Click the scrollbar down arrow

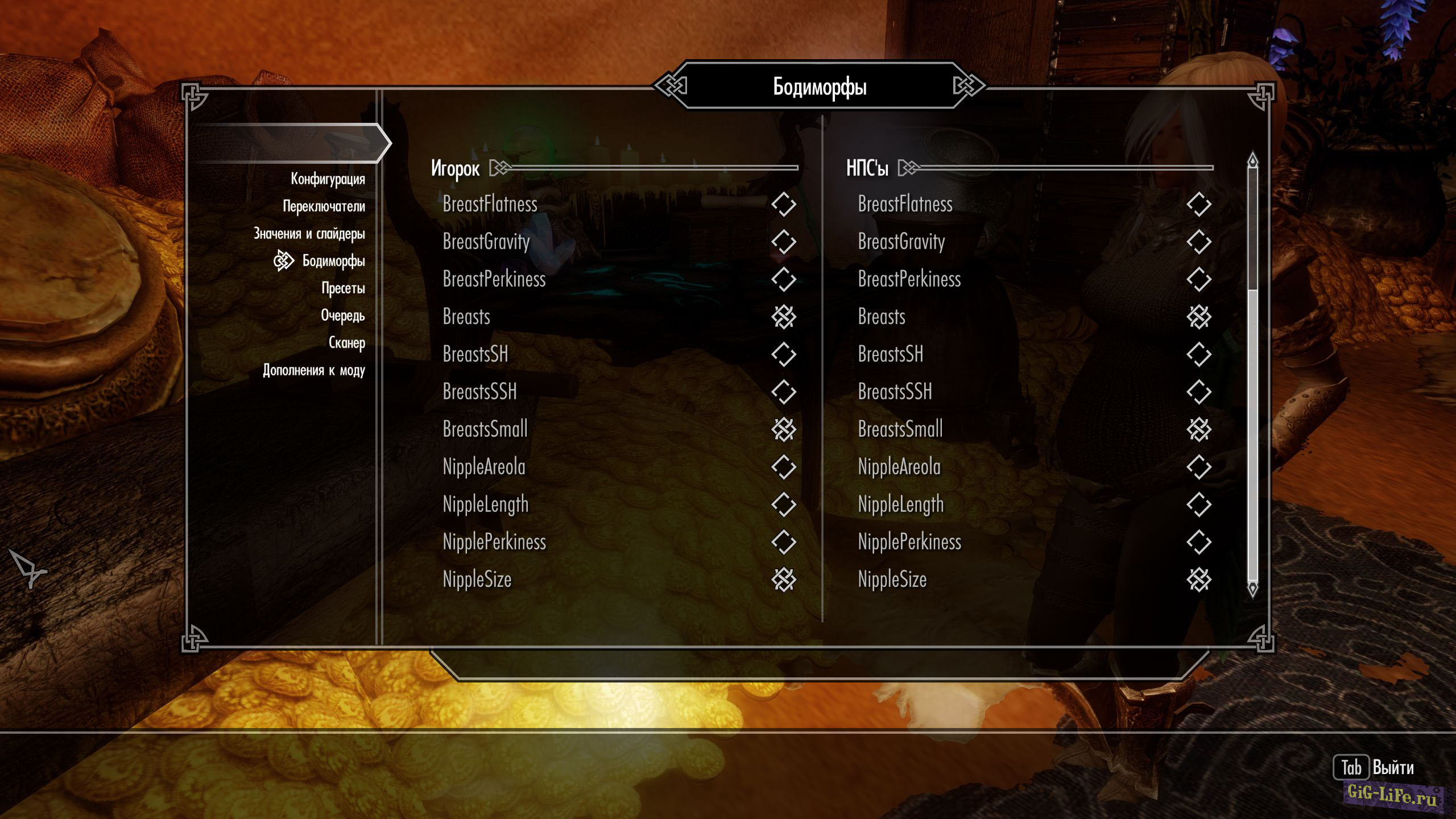pos(1252,588)
